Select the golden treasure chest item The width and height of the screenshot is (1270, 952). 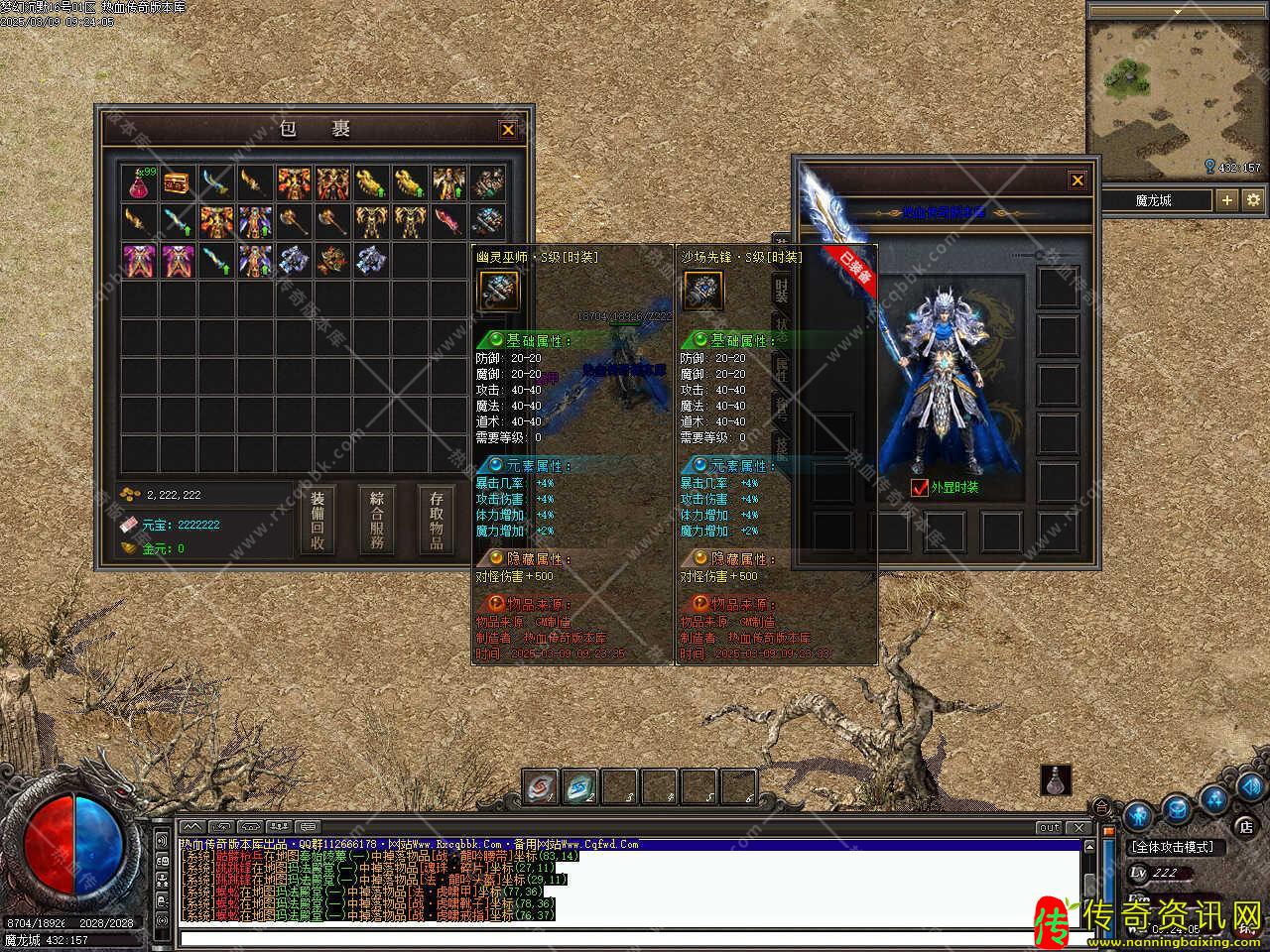(178, 182)
